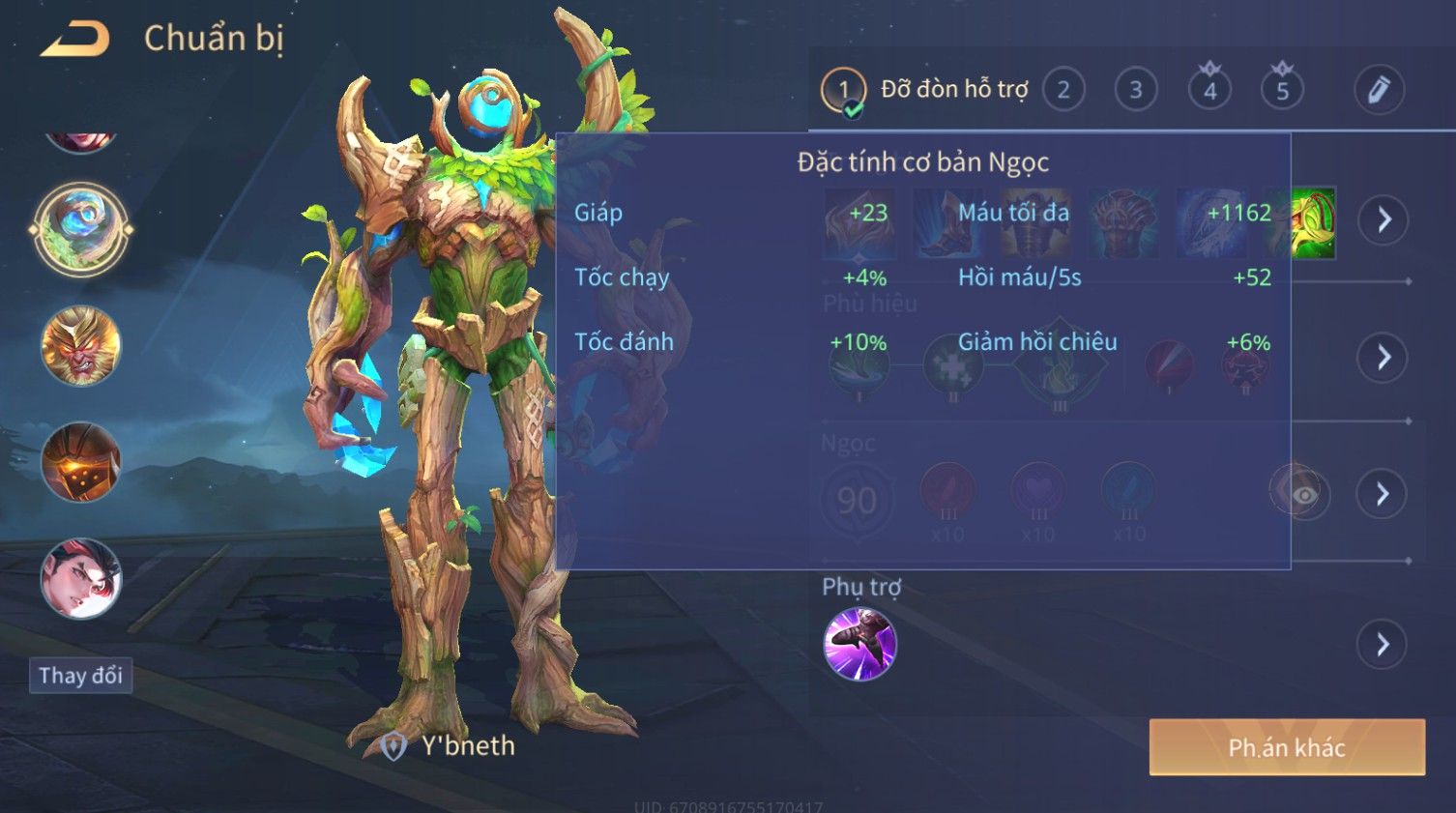Screen dimensions: 1456x813
Task: Open the Ngọc rune page arrow
Action: [x=1383, y=494]
